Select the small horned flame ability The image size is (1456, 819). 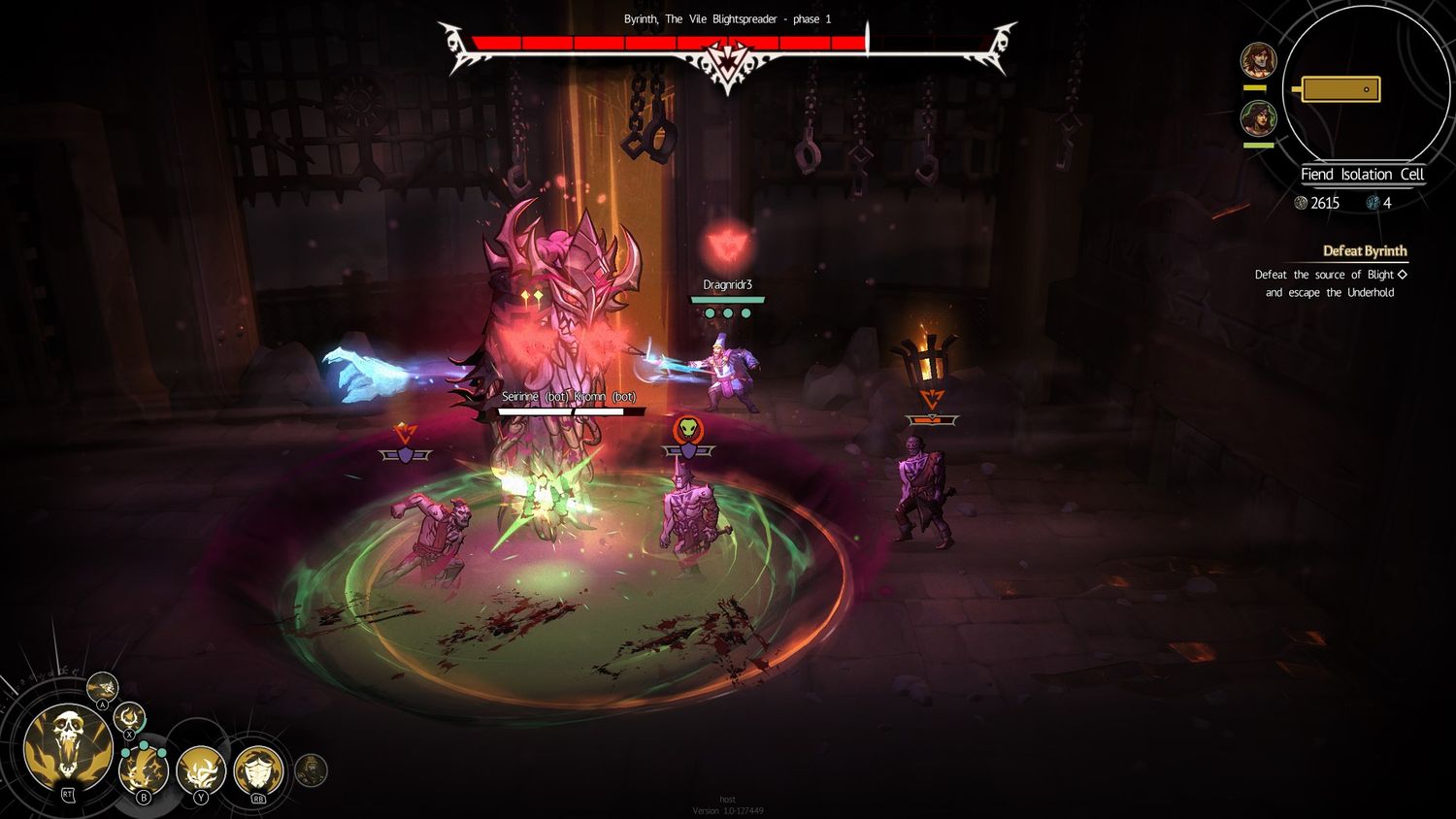129,719
